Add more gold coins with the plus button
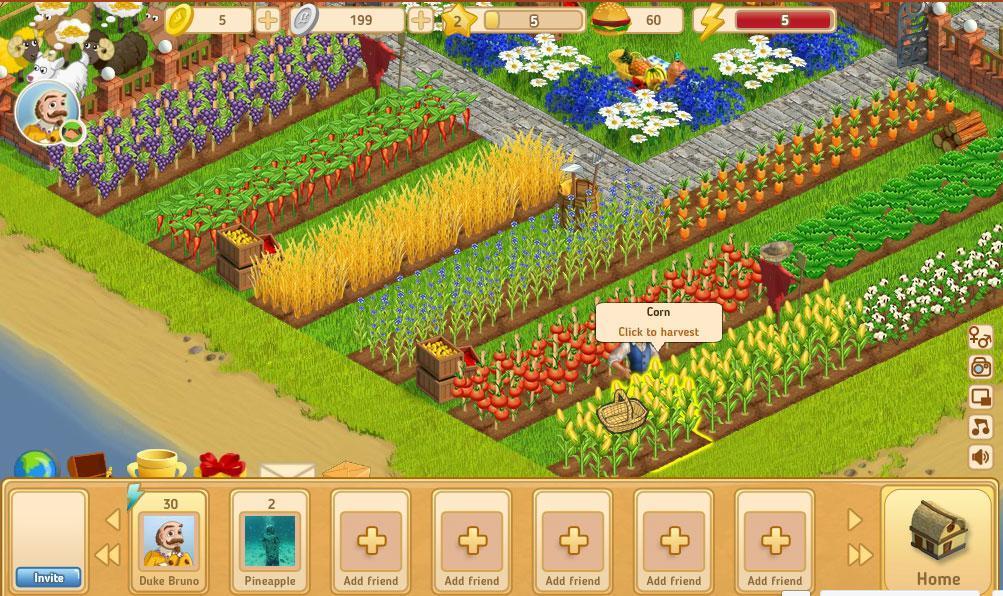Image resolution: width=1003 pixels, height=596 pixels. [268, 19]
